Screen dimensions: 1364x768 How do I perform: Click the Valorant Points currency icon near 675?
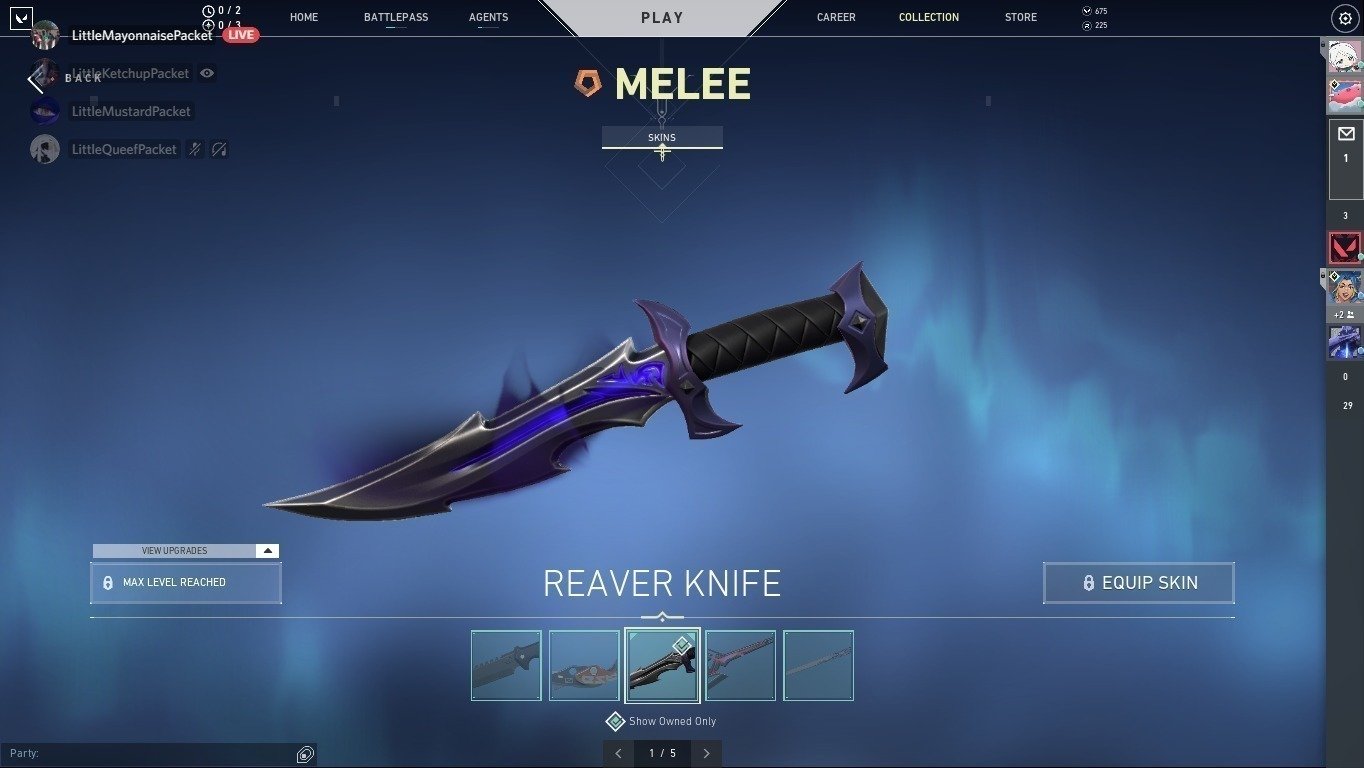(x=1085, y=10)
